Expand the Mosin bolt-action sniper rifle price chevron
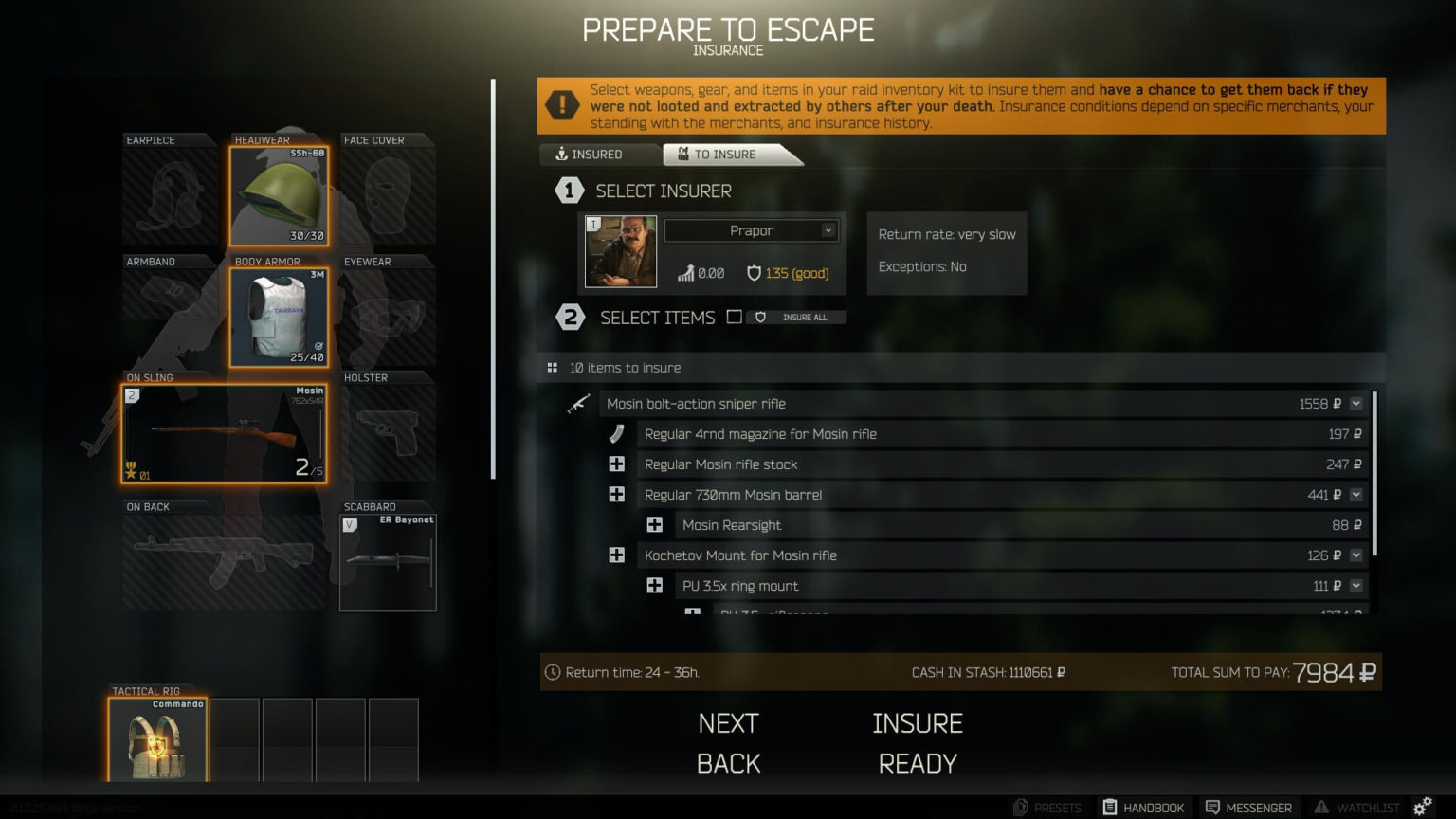 [x=1355, y=403]
